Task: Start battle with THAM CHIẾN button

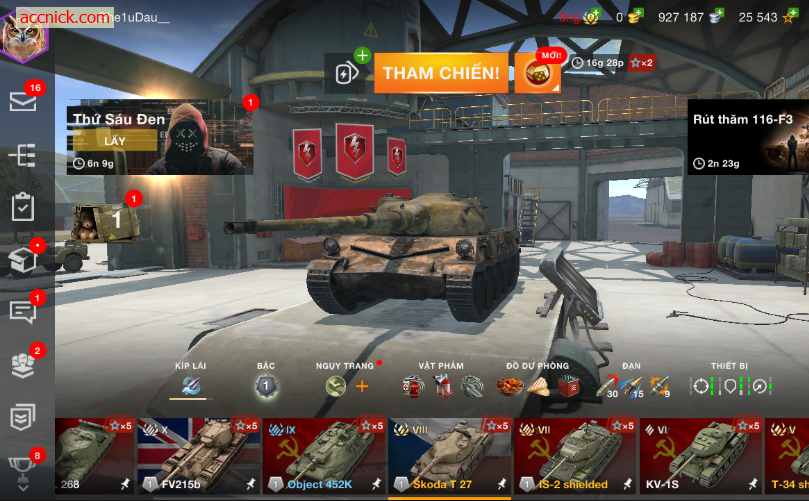Action: coord(440,73)
